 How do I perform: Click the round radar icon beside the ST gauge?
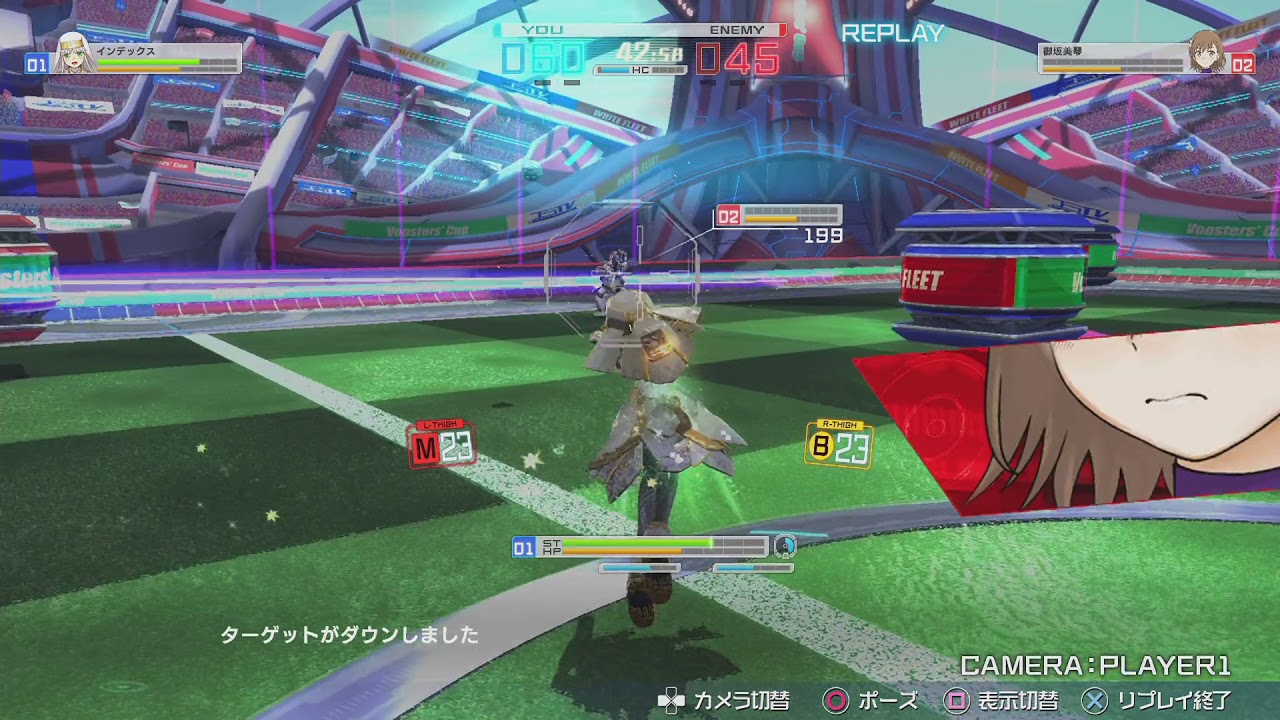(x=784, y=546)
